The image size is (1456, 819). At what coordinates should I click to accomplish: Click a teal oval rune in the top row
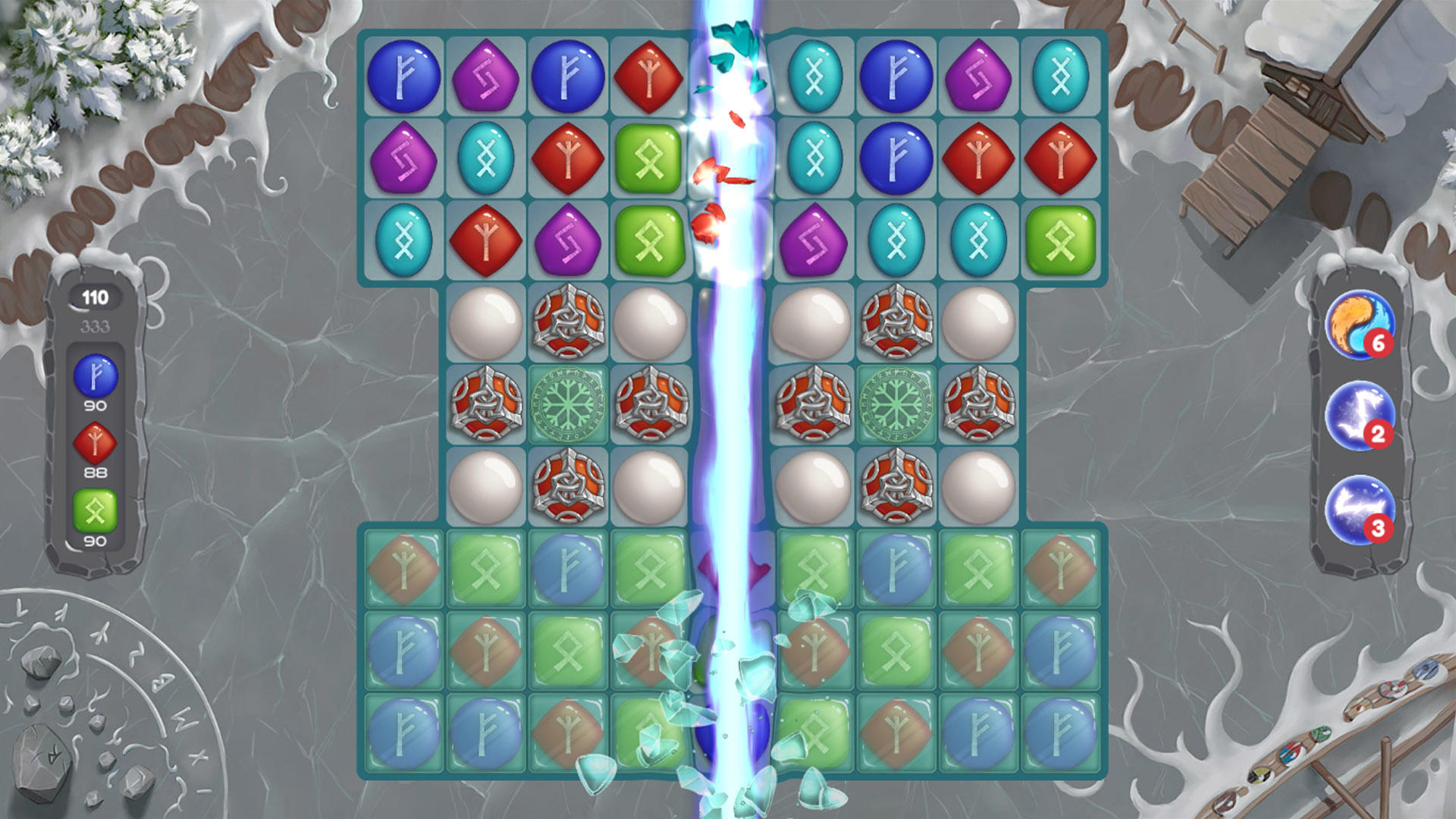814,76
